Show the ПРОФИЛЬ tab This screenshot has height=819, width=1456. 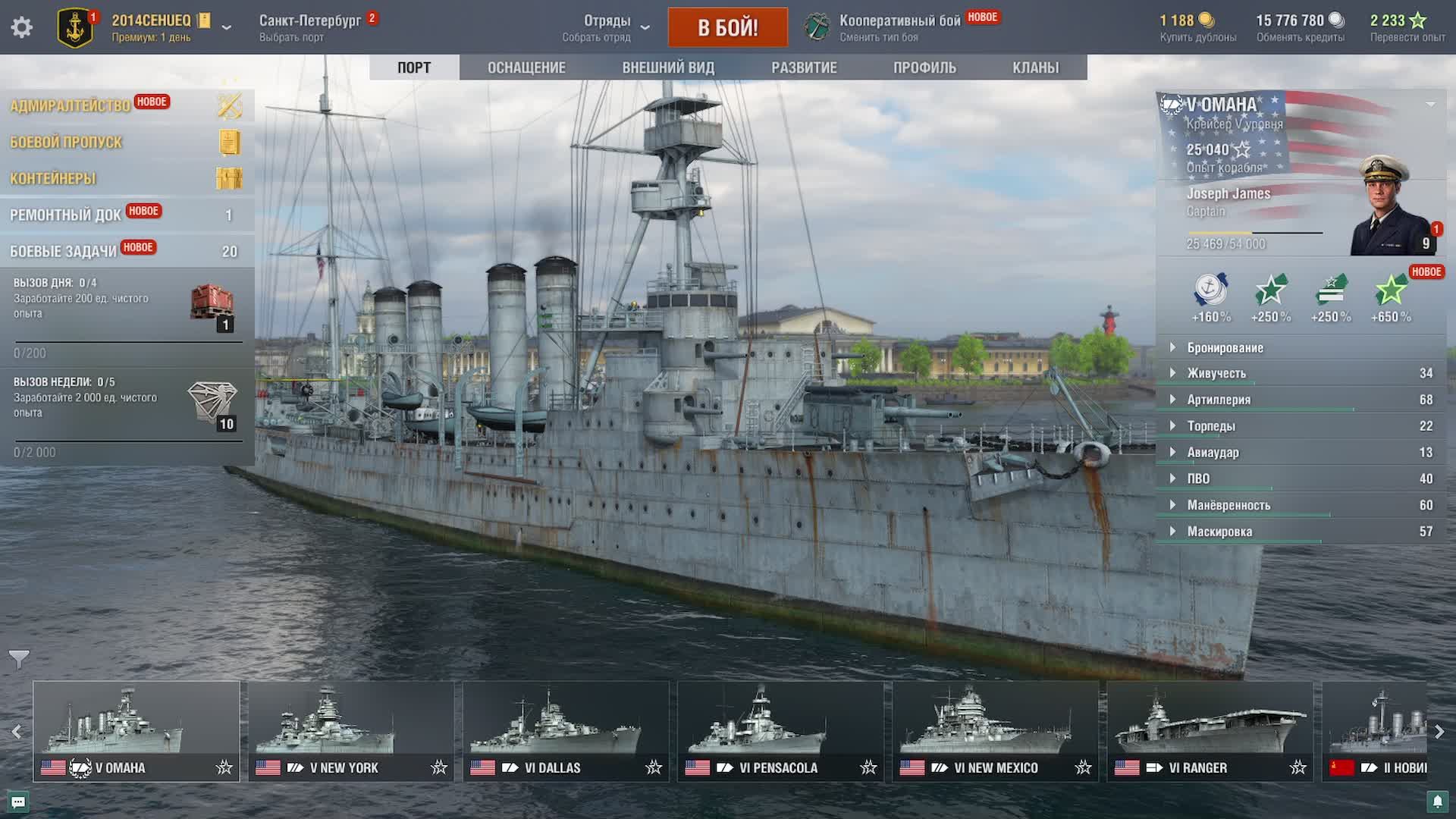924,67
